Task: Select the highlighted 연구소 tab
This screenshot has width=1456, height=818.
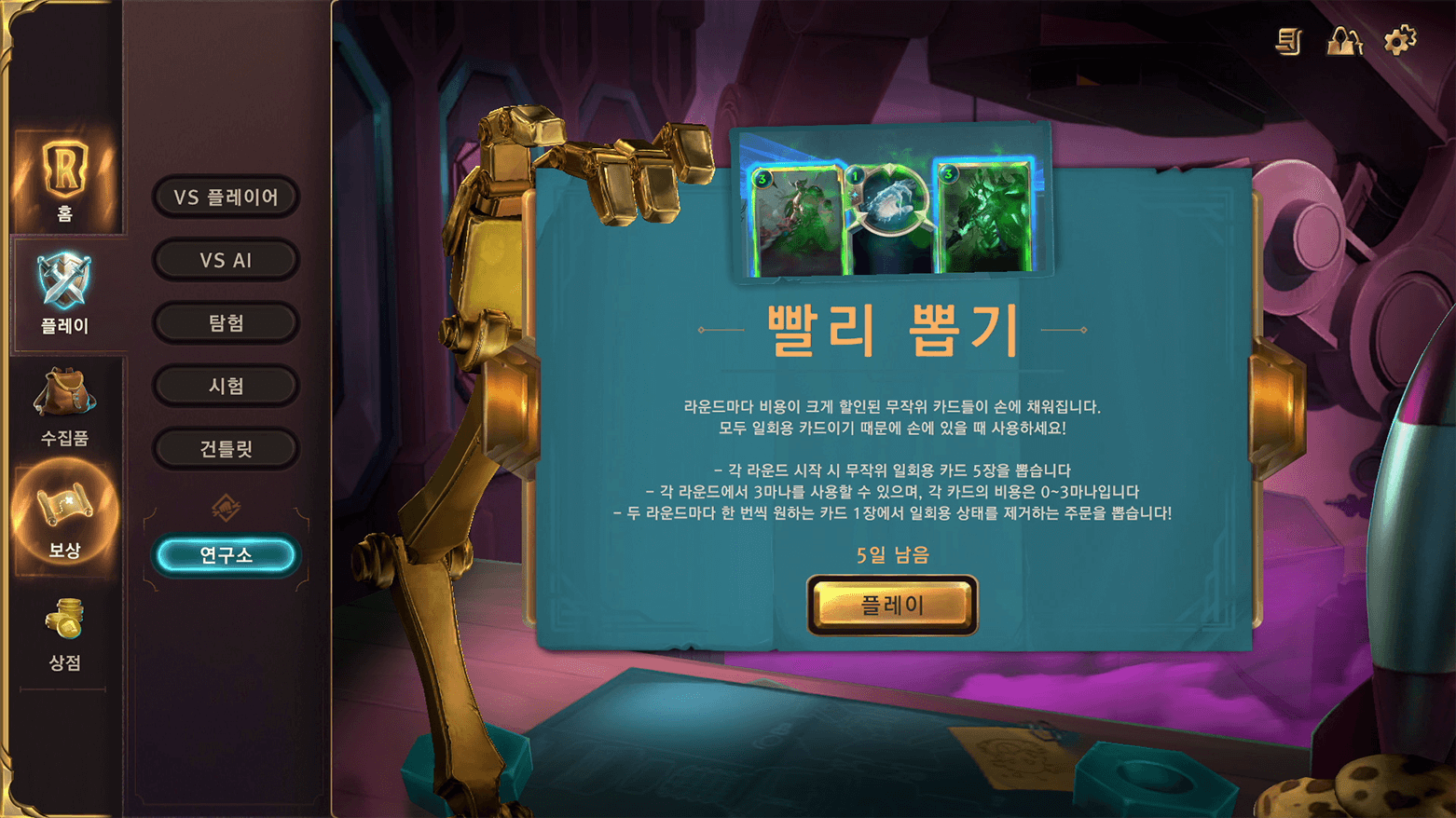Action: click(226, 553)
